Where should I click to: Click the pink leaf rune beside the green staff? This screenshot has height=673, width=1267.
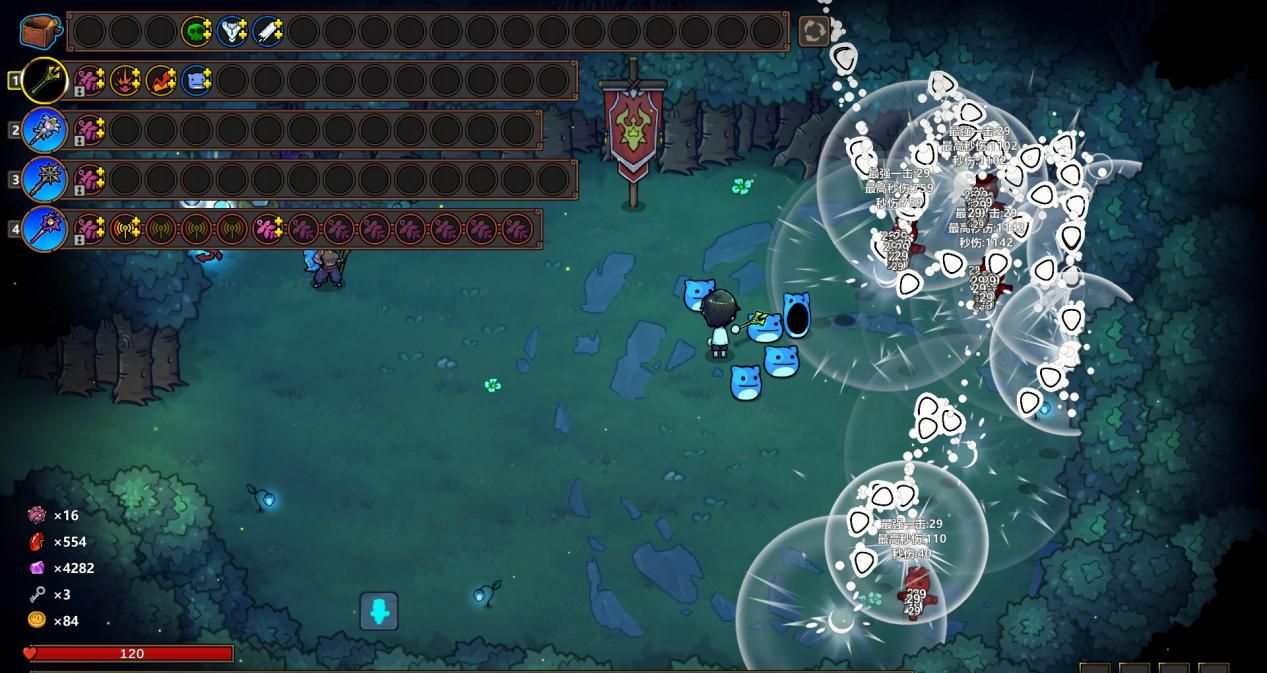click(90, 80)
